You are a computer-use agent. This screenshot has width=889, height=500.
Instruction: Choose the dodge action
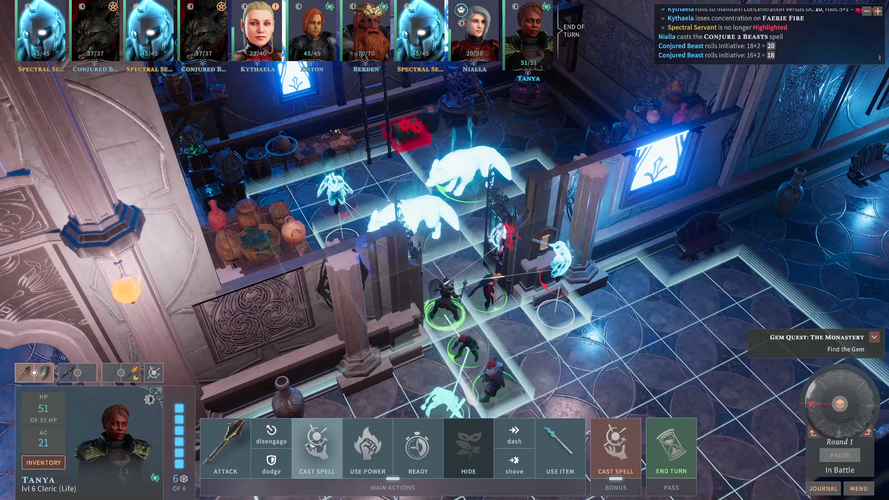(270, 462)
